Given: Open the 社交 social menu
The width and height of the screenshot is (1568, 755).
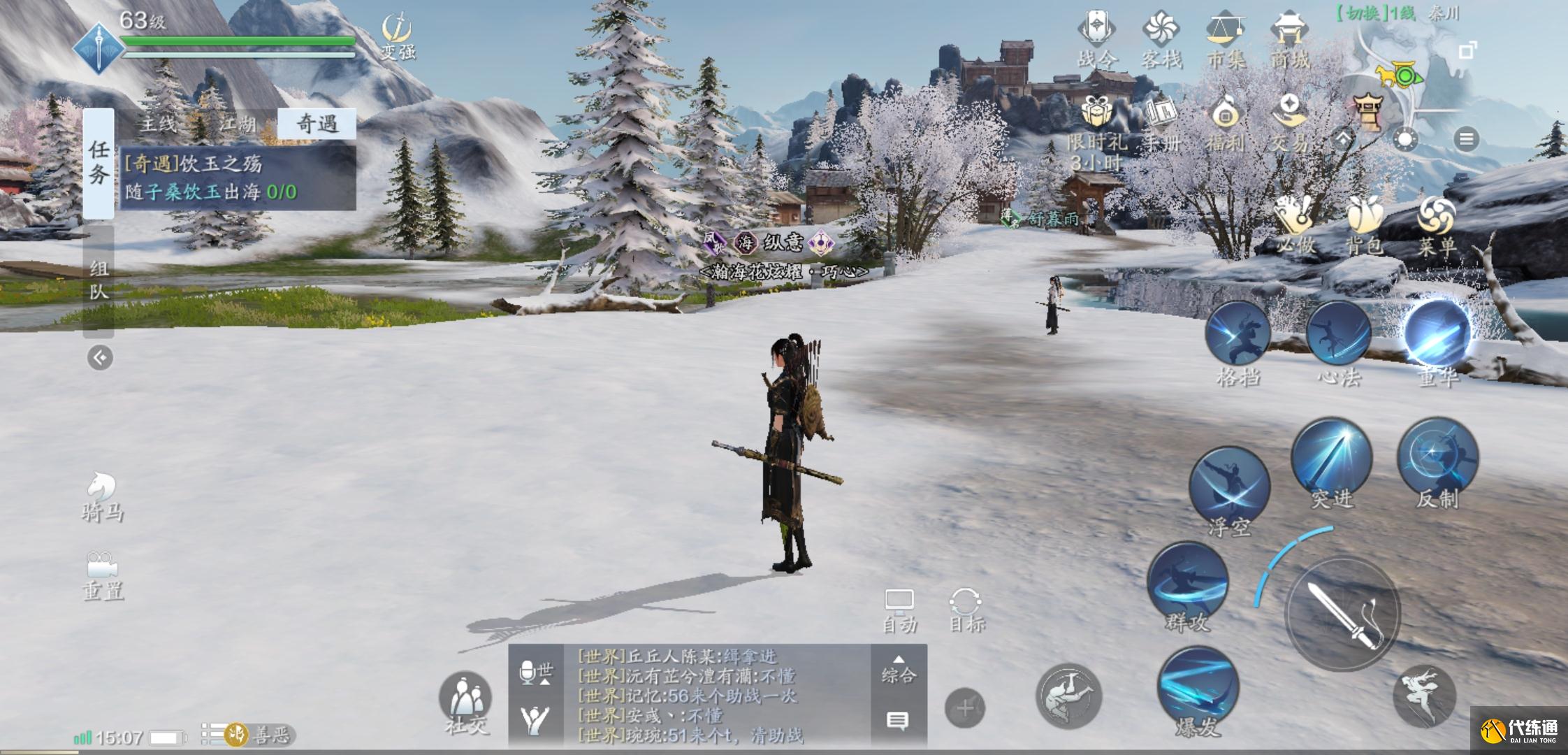Looking at the screenshot, I should click(465, 703).
